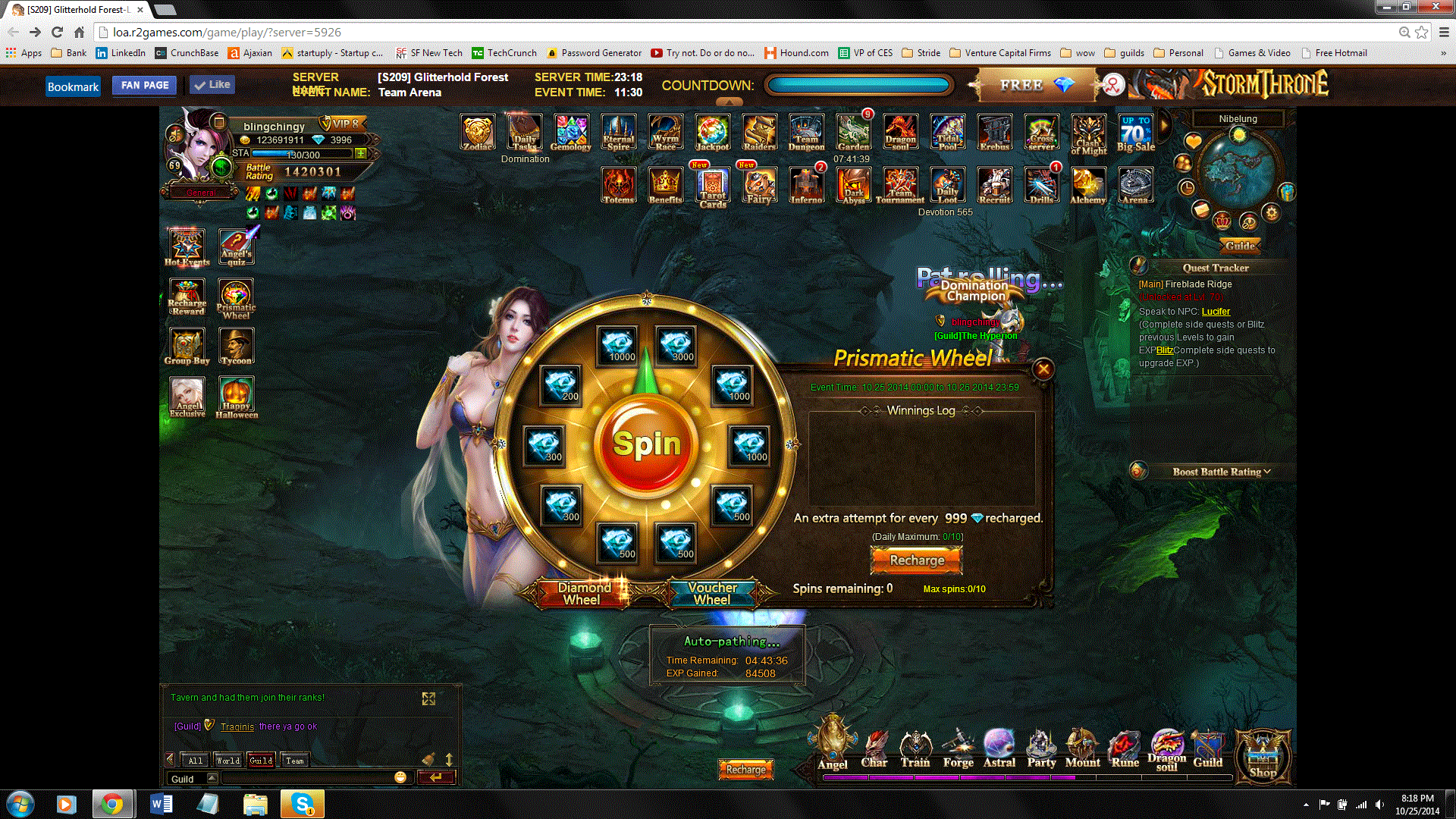Open the Shop in the bottom bar

tap(1263, 756)
